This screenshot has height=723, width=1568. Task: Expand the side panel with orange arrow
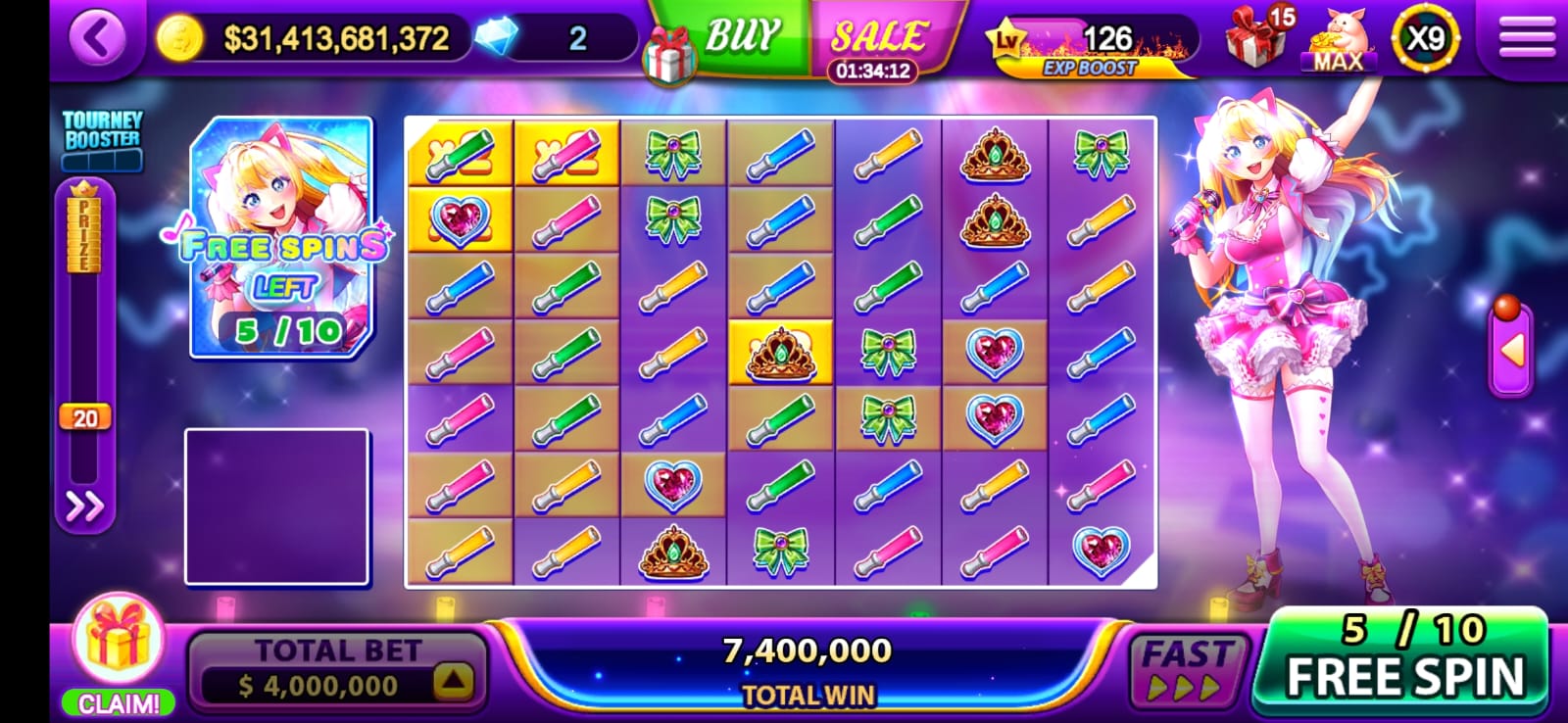coord(1510,349)
